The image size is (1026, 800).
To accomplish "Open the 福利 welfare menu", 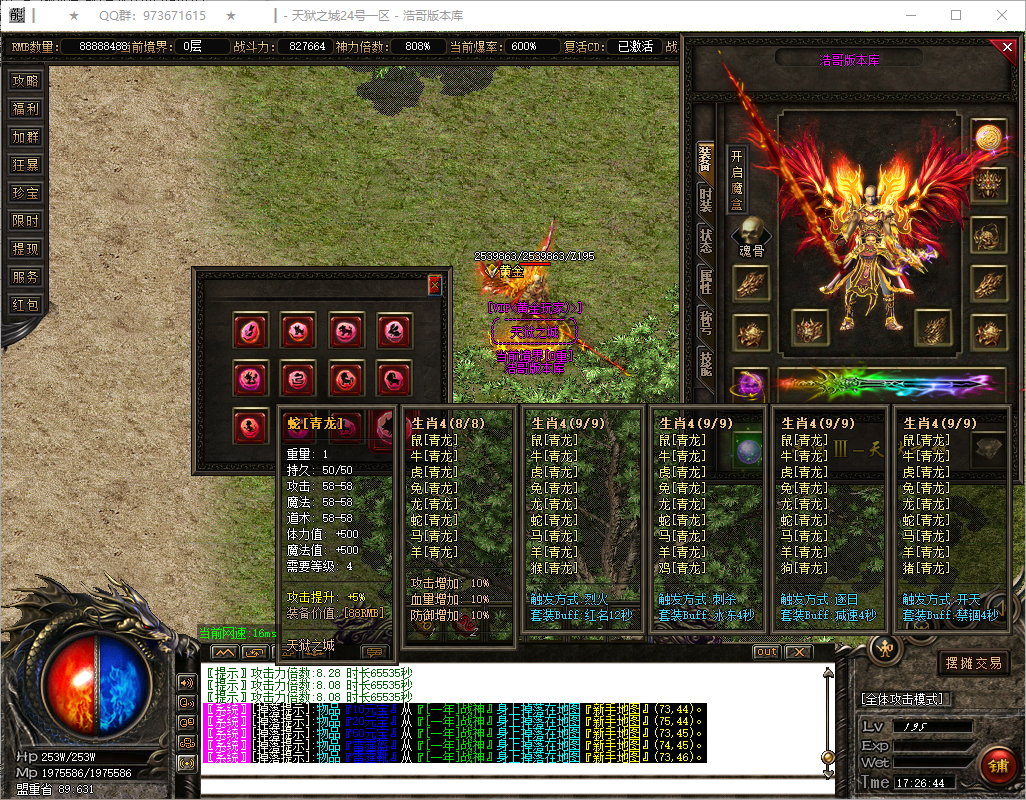I will pyautogui.click(x=25, y=109).
